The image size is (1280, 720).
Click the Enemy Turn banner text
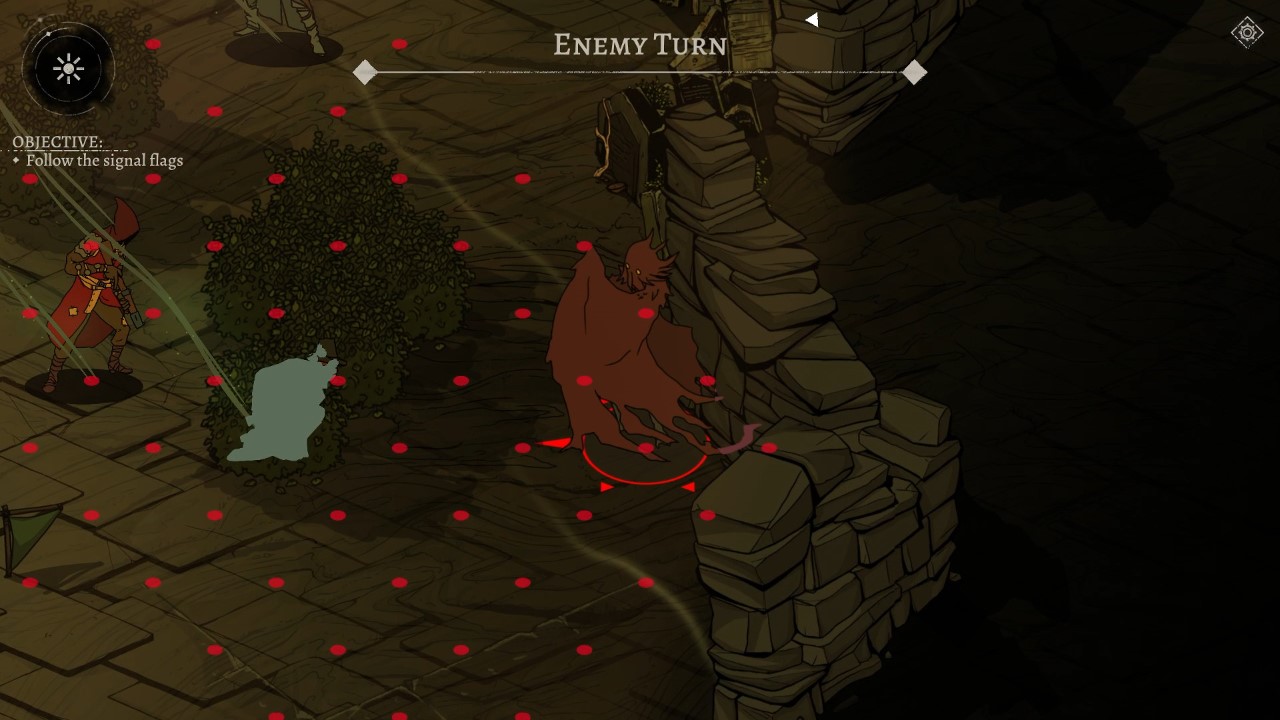(639, 45)
